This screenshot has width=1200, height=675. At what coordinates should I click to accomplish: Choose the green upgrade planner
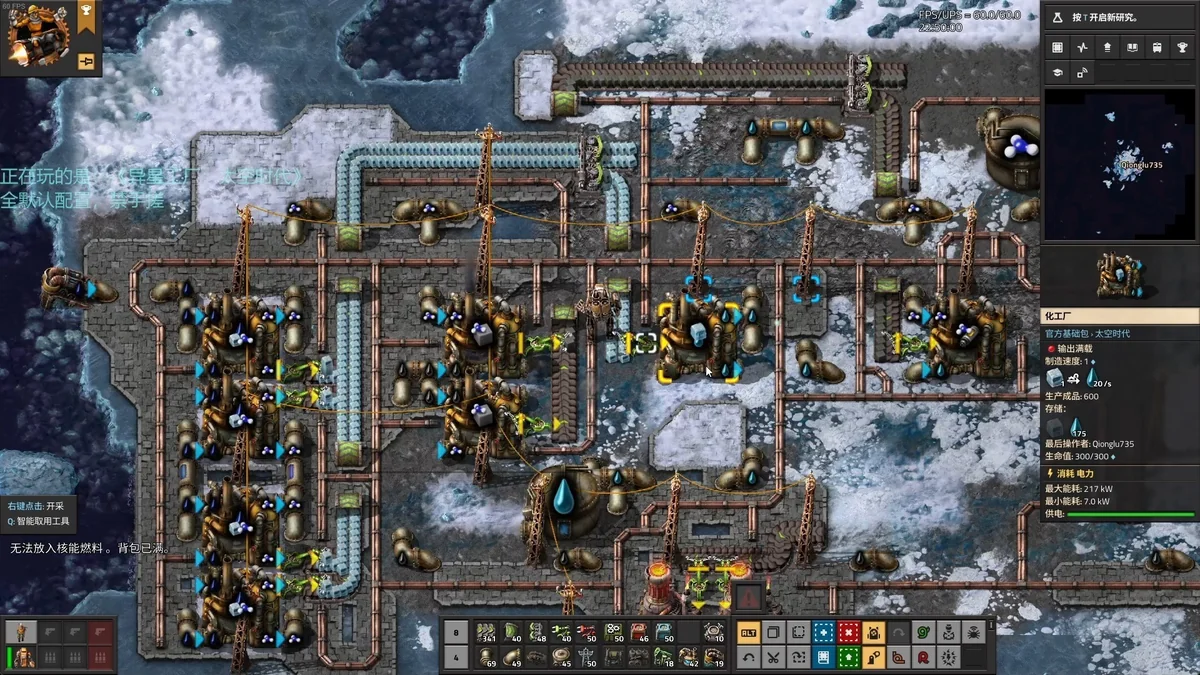(848, 658)
